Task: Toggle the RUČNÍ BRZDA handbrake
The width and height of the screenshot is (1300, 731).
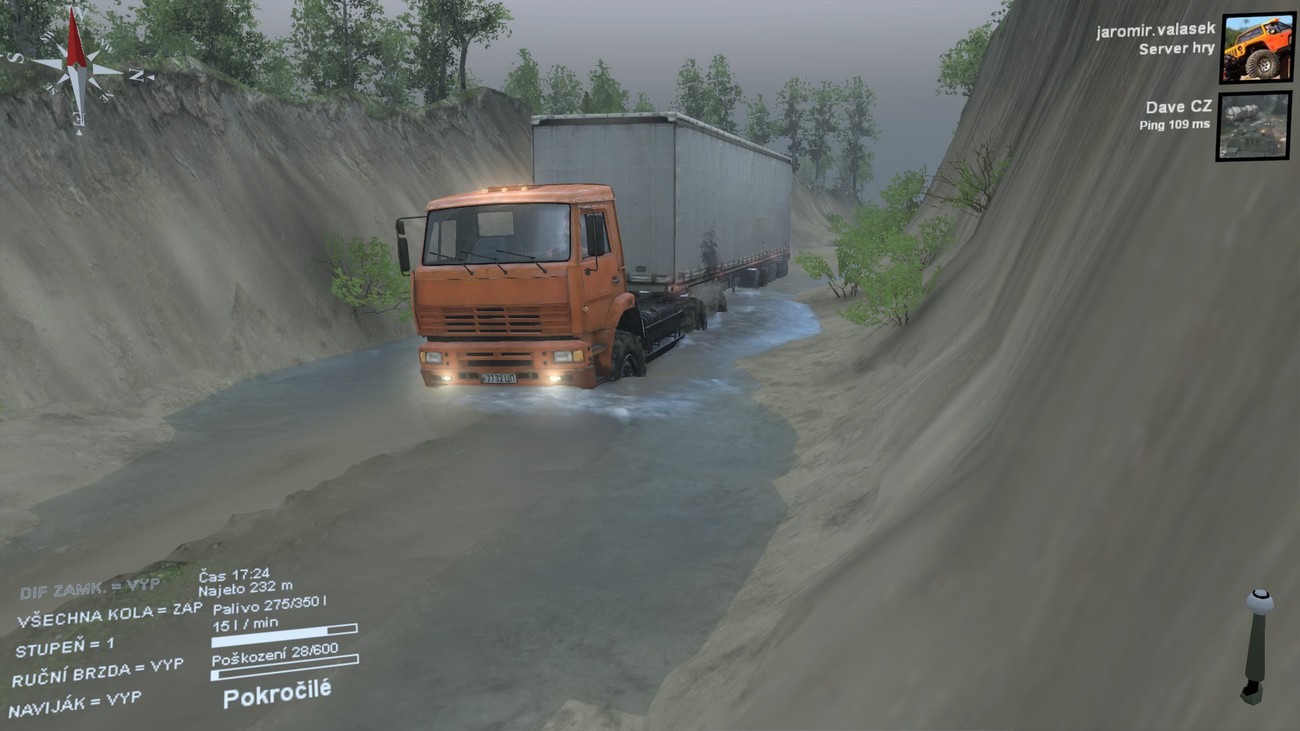Action: click(x=97, y=672)
